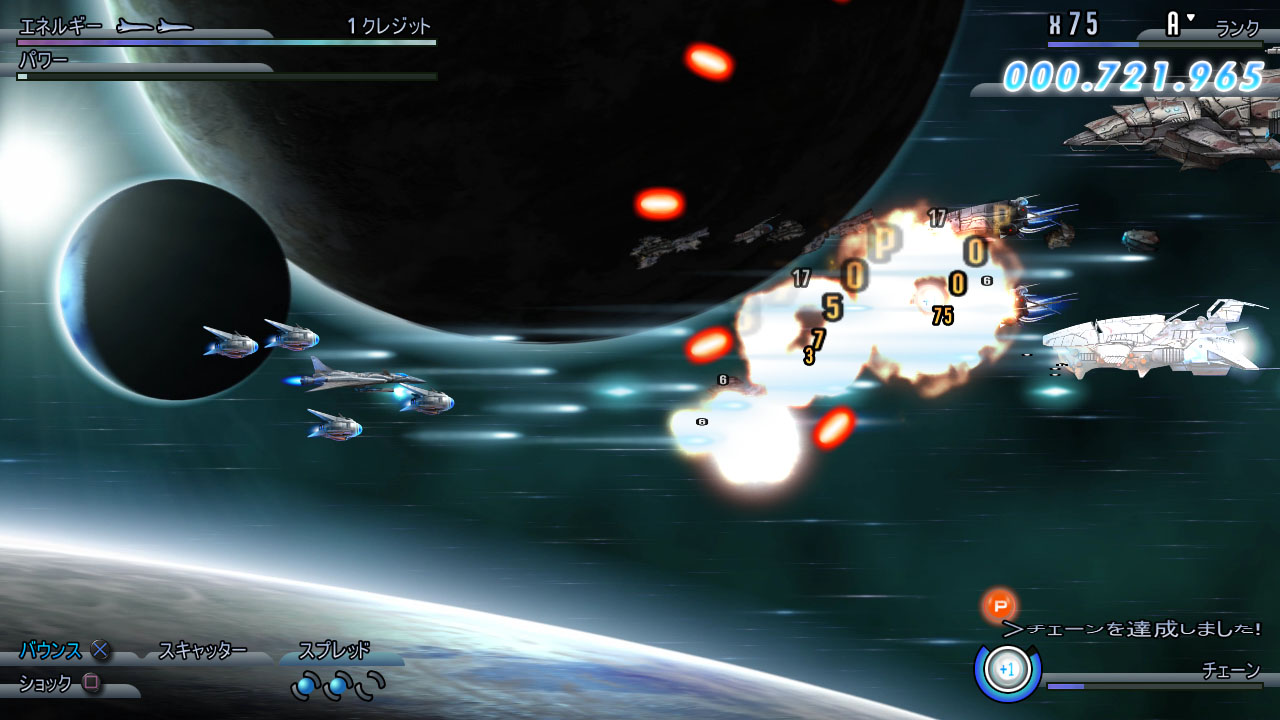The image size is (1280, 720).
Task: Switch to the スプレッド weapon
Action: point(335,651)
